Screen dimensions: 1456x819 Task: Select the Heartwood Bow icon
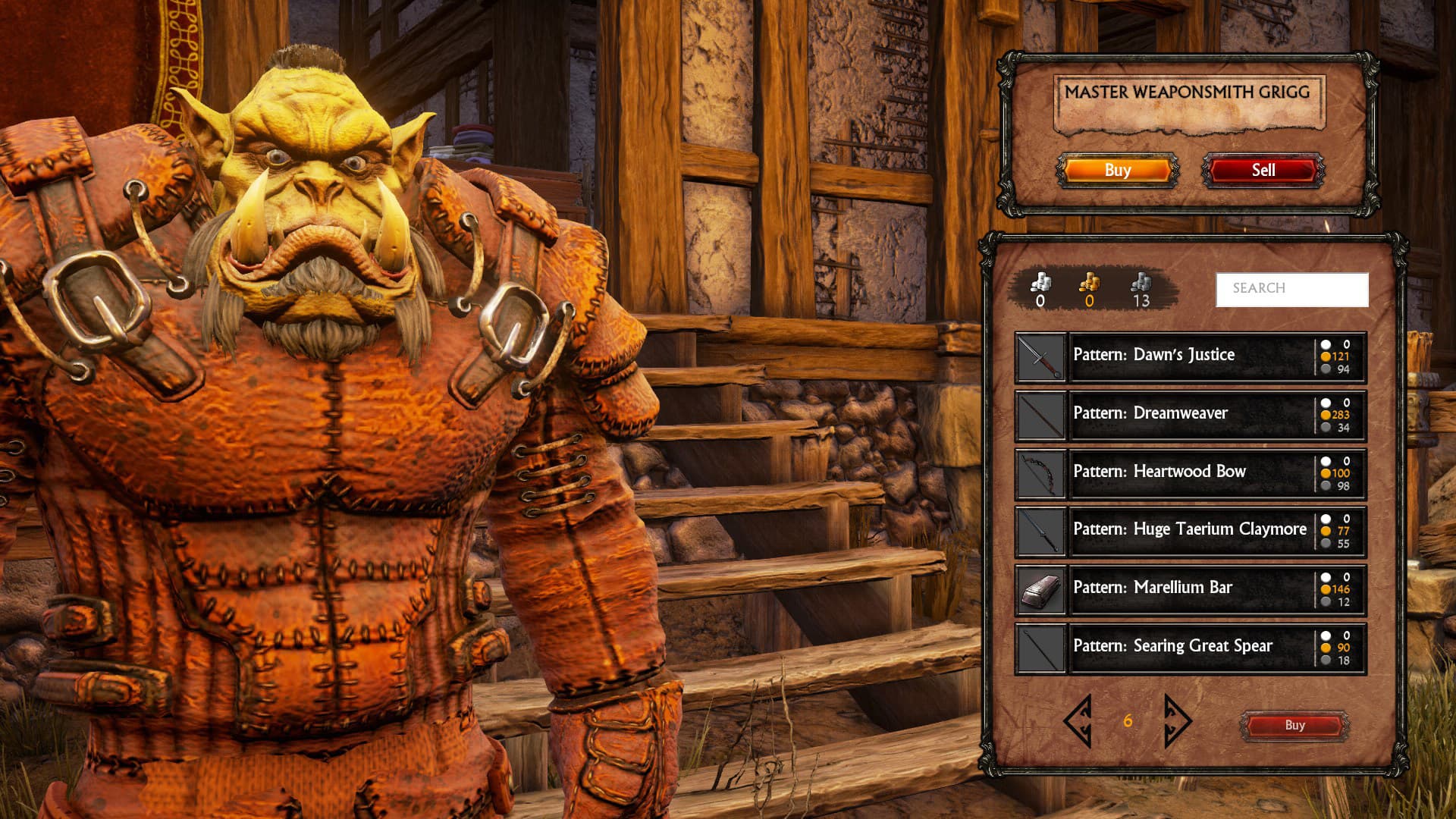[x=1040, y=471]
